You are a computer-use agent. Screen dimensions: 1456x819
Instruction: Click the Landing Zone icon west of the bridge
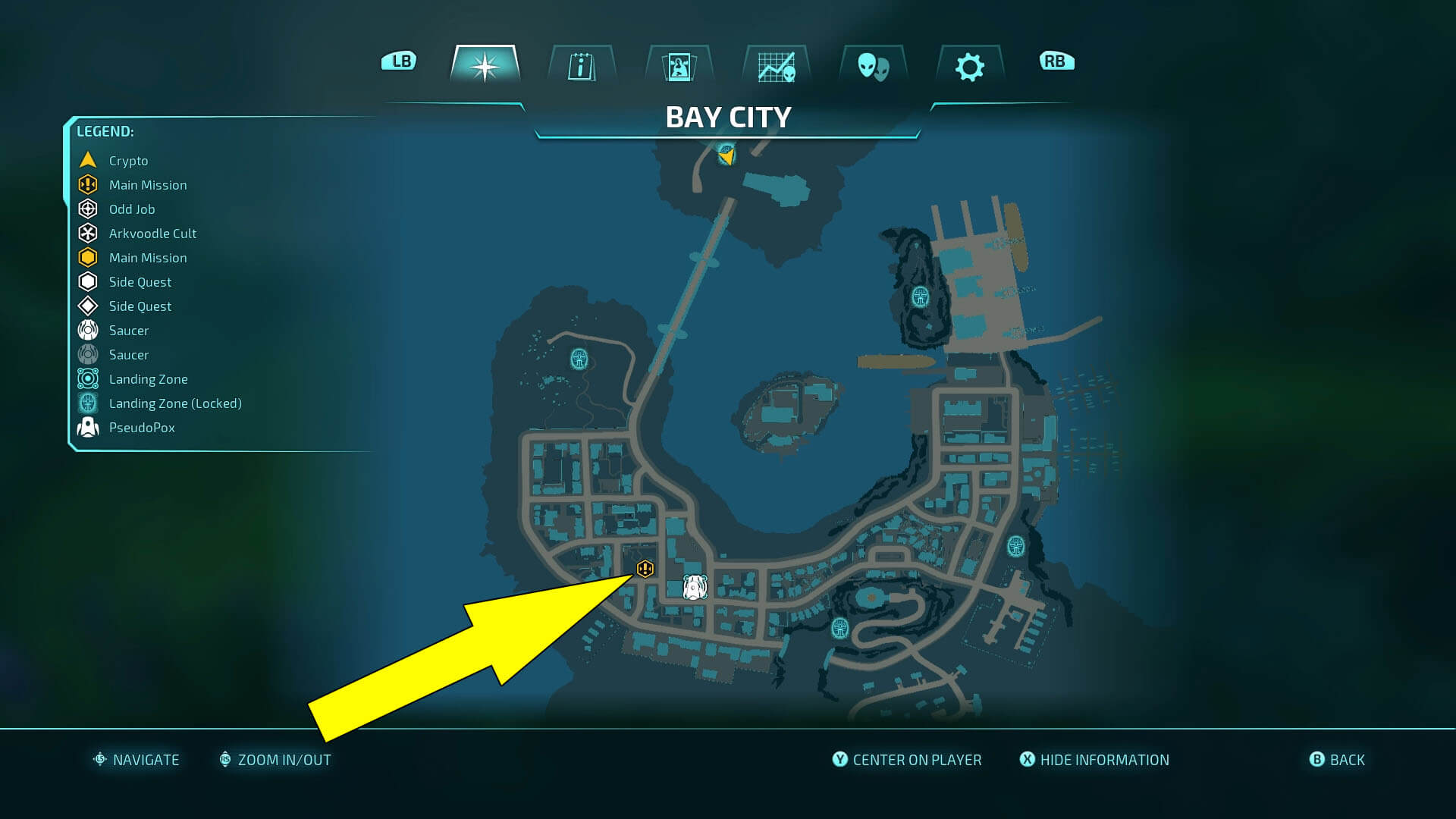(x=579, y=360)
